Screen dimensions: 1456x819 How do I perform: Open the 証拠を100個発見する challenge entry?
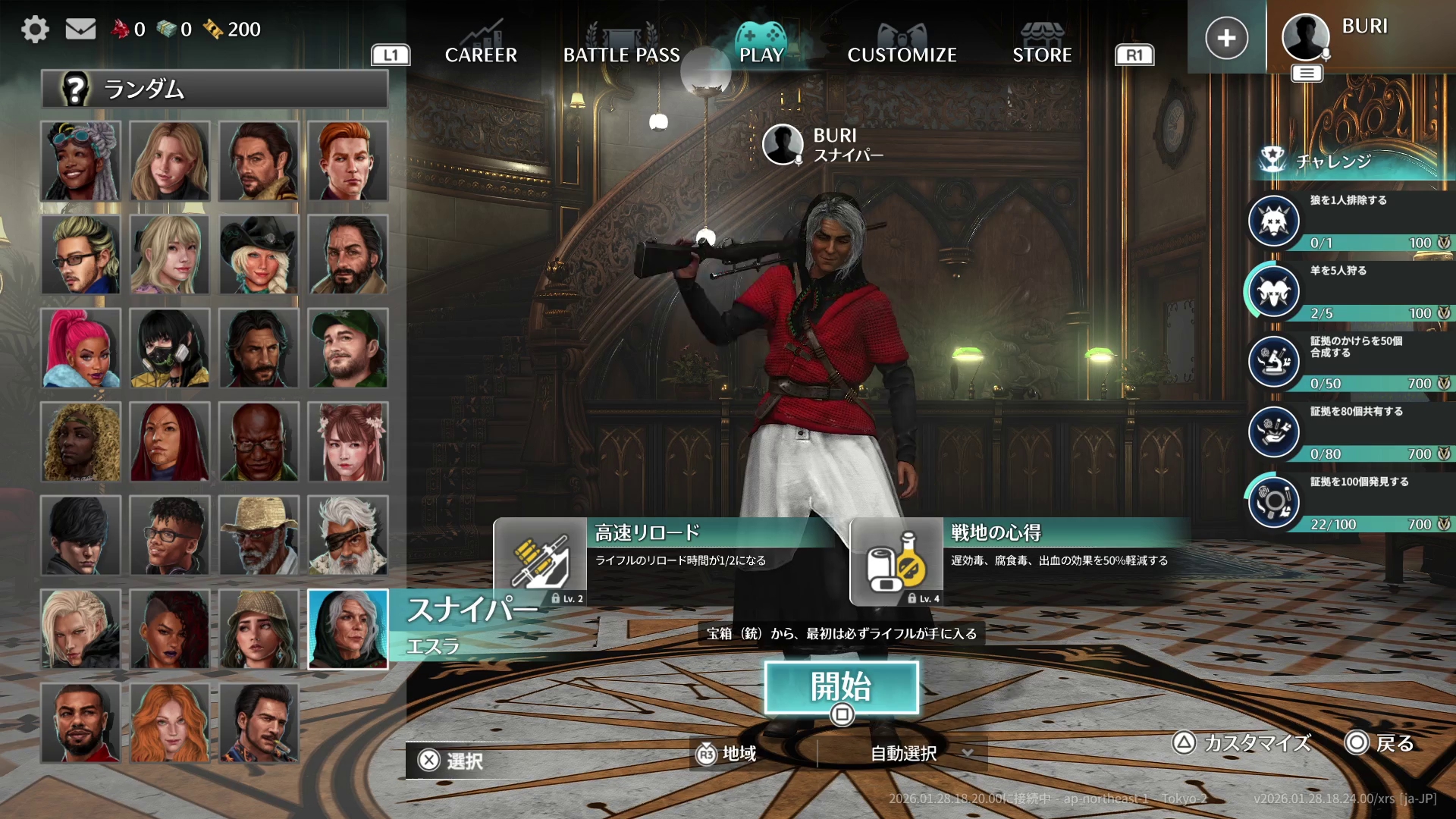pyautogui.click(x=1350, y=502)
